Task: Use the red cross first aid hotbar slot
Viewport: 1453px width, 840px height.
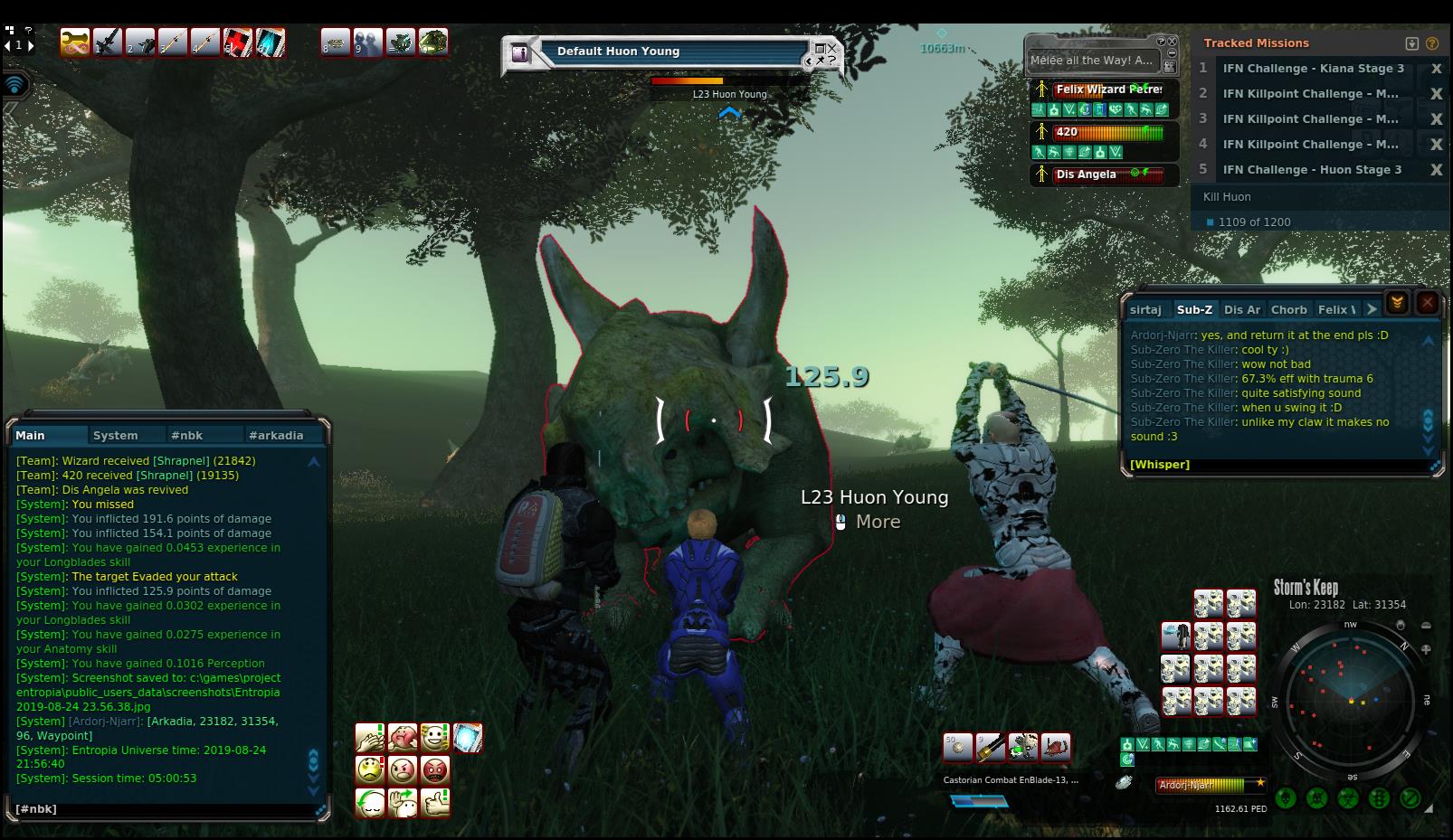Action: (237, 42)
